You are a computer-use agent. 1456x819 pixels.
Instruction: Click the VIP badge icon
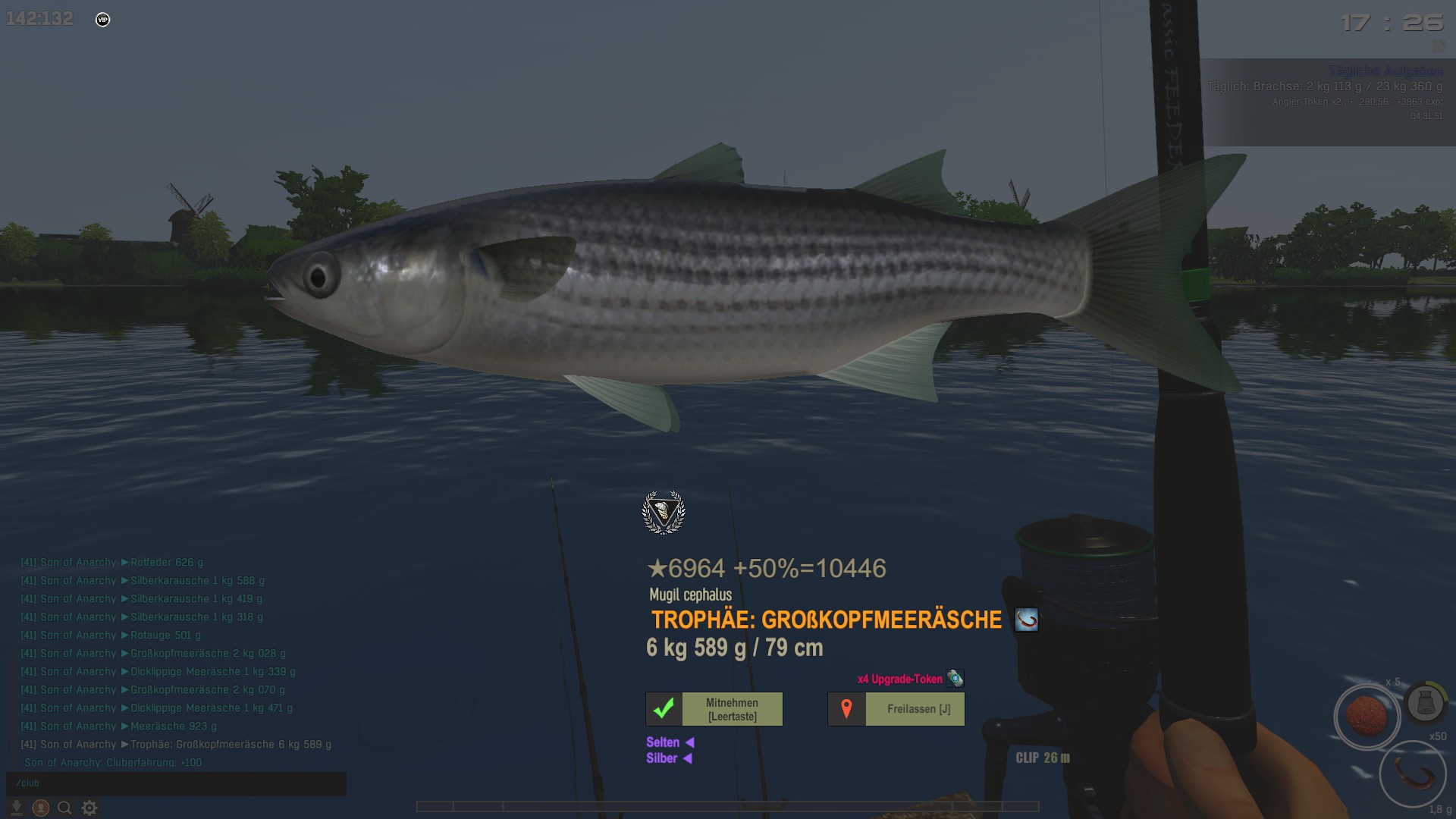pyautogui.click(x=103, y=20)
